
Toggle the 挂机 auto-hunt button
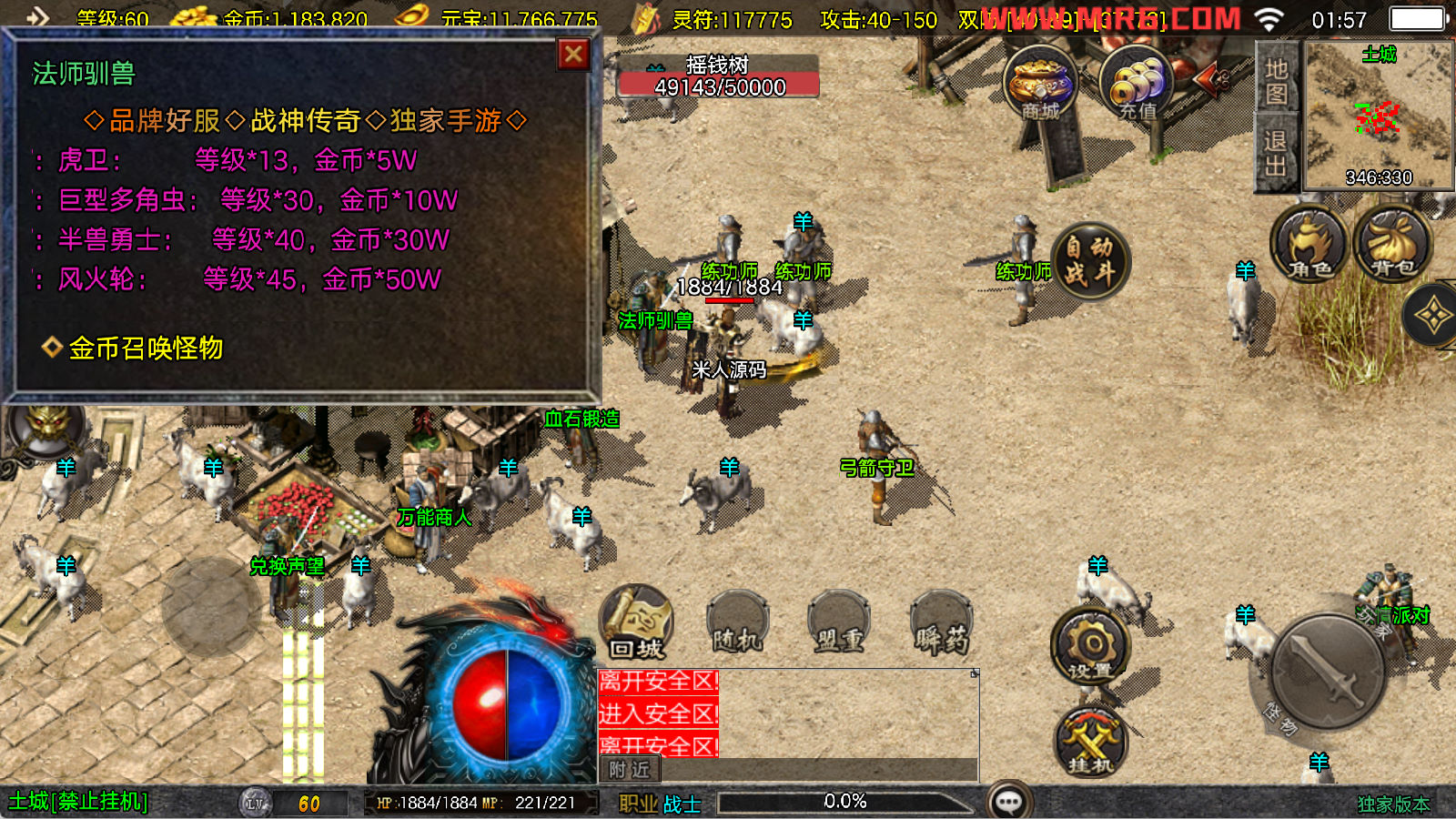coord(1090,742)
